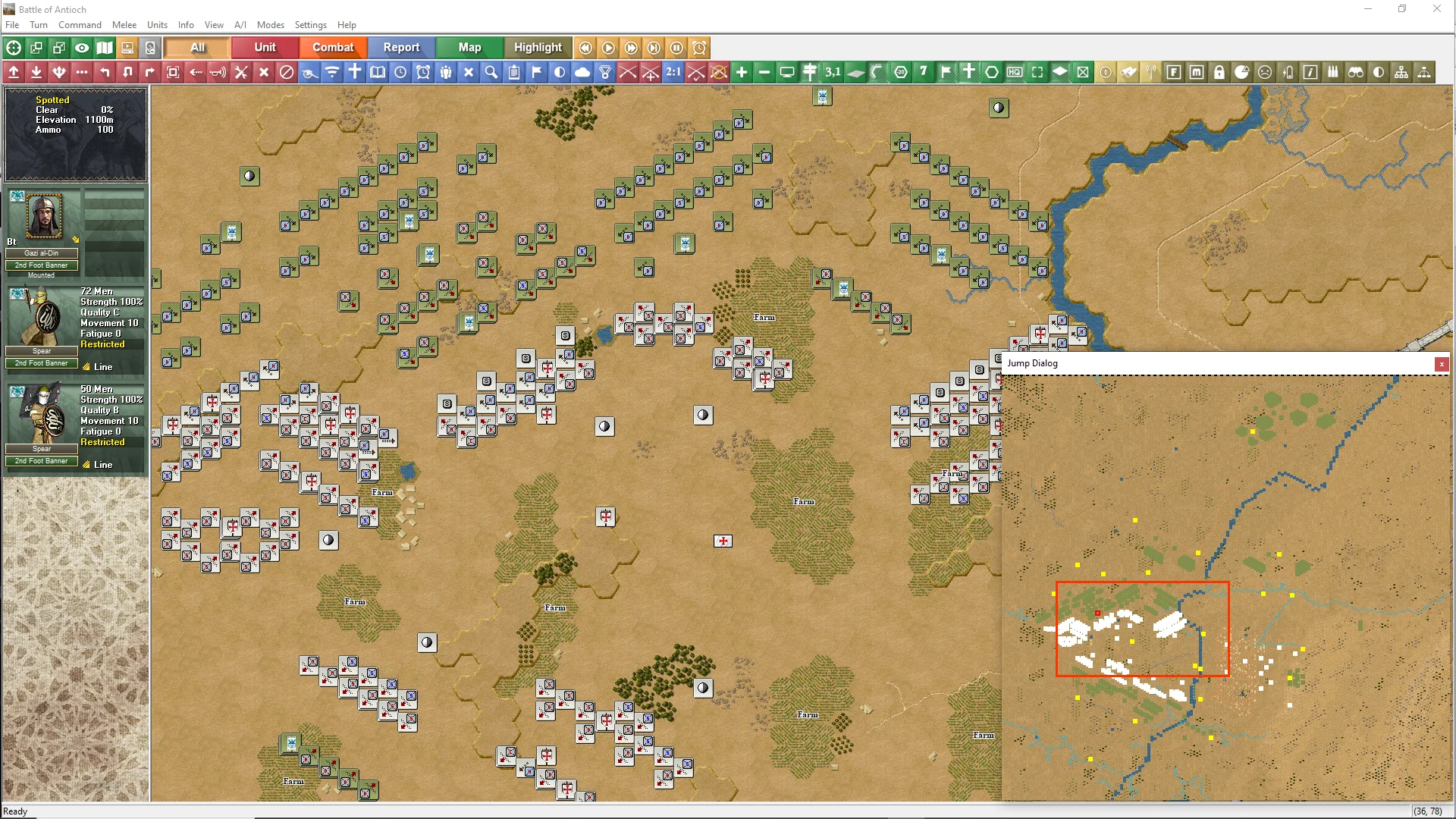Toggle the HQ highlight button
The height and width of the screenshot is (819, 1456).
1015,72
